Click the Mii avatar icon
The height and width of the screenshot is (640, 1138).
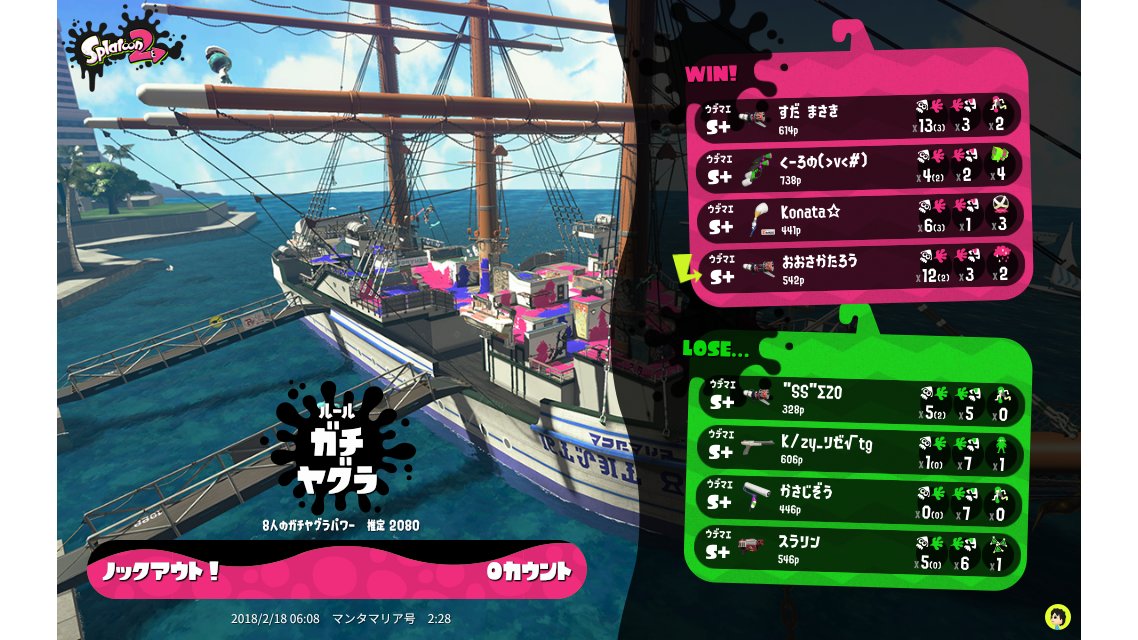pyautogui.click(x=1057, y=616)
